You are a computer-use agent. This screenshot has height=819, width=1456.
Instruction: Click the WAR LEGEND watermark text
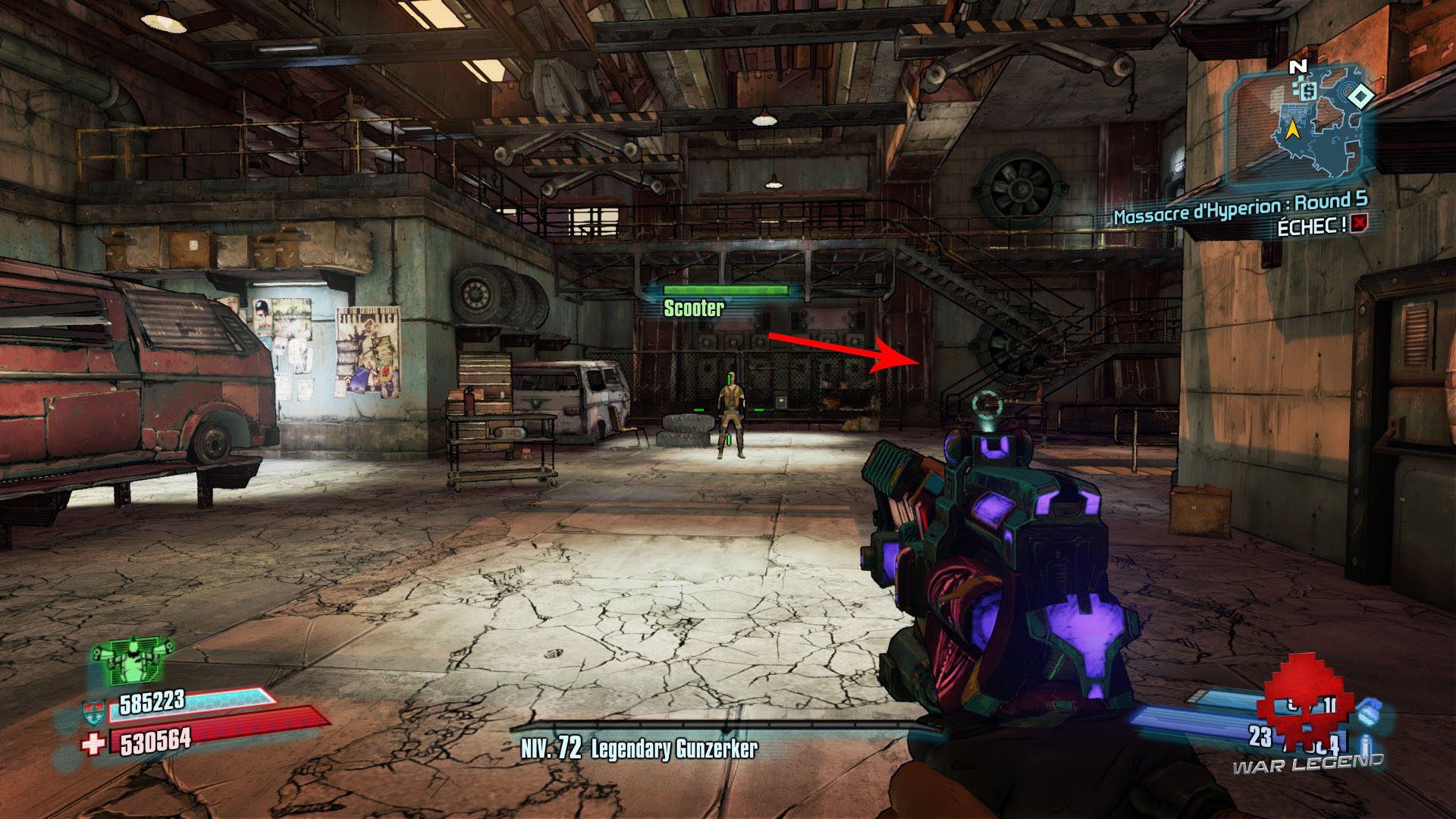1307,763
